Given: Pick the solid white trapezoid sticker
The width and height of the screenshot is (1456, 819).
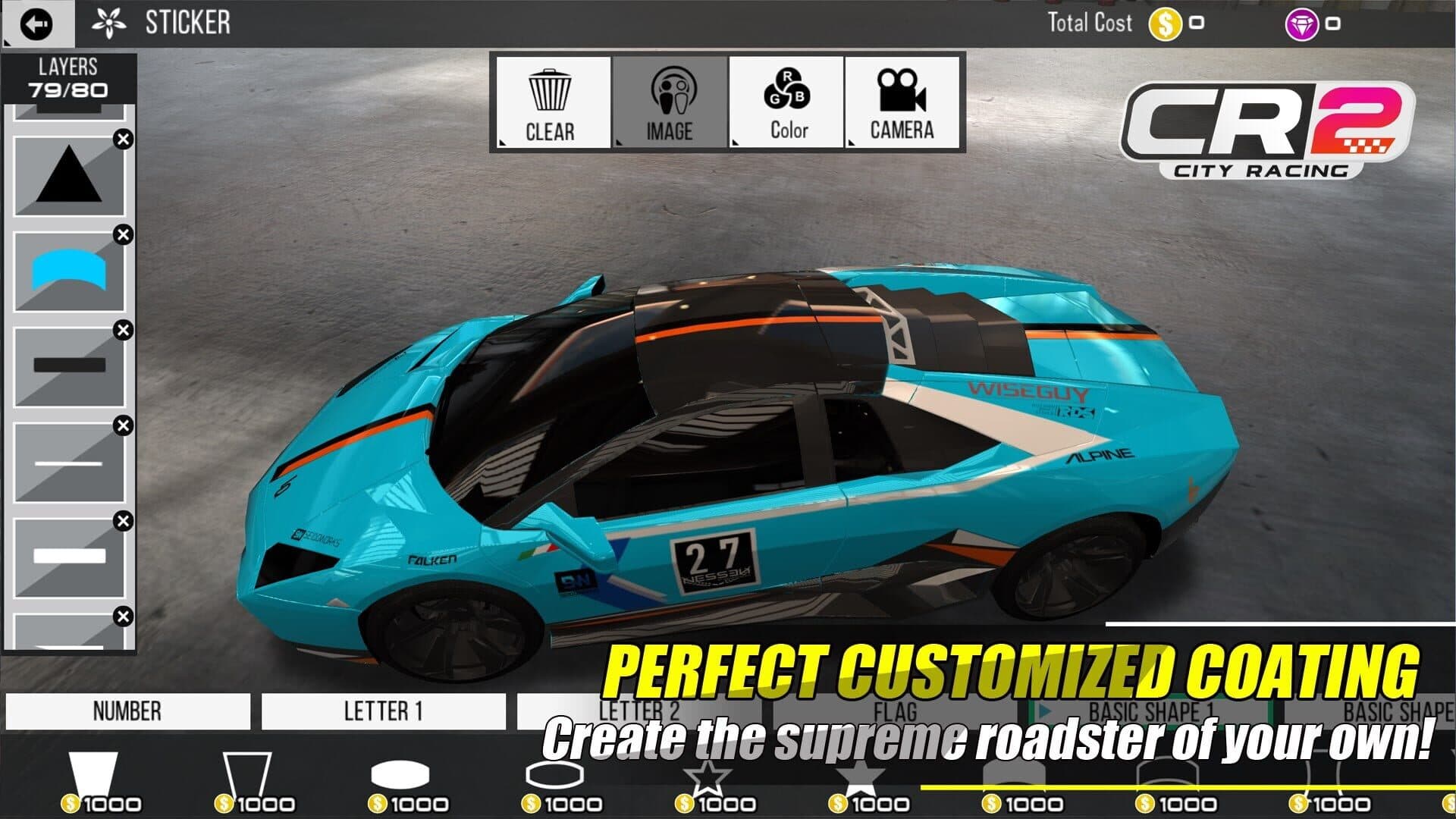Looking at the screenshot, I should [94, 773].
